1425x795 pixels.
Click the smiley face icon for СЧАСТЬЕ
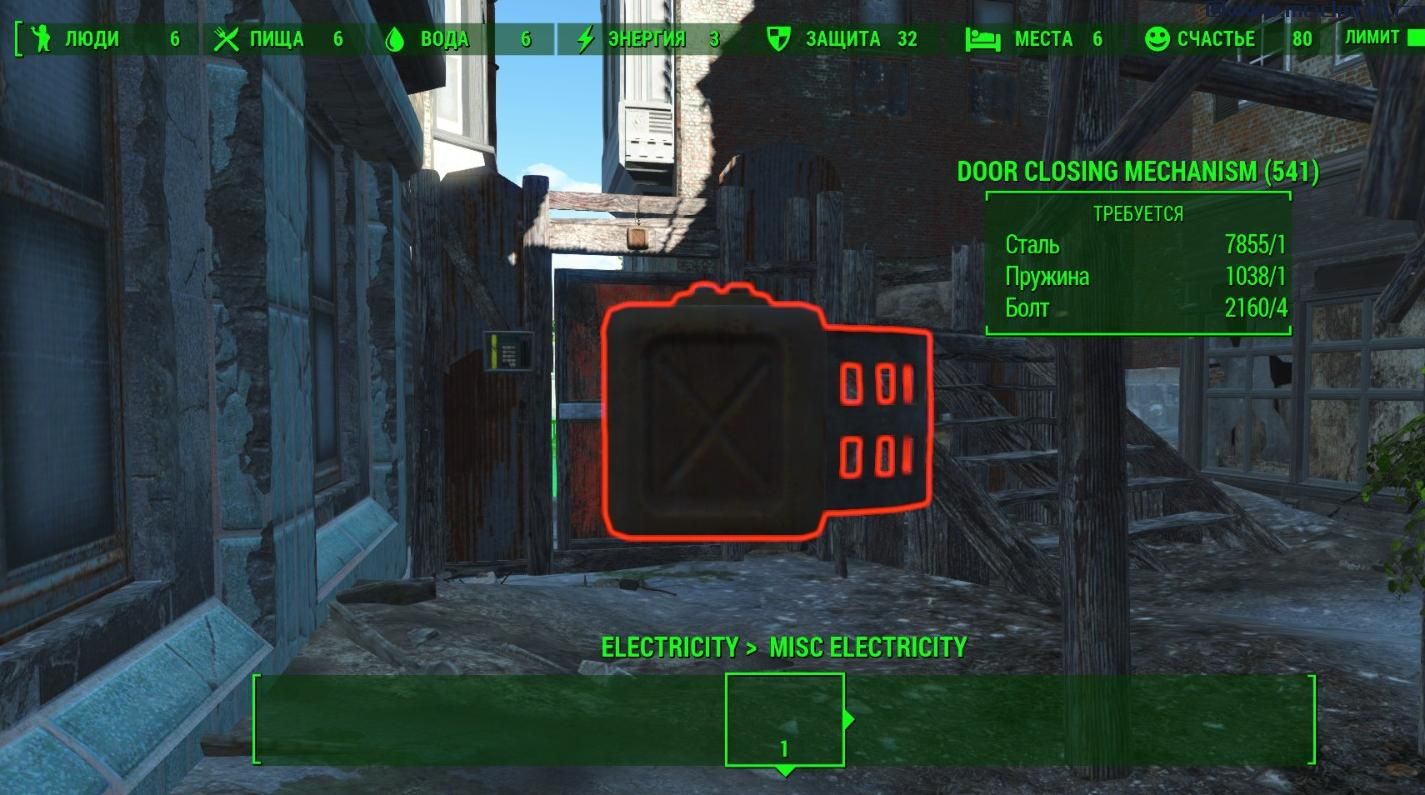coord(1156,38)
